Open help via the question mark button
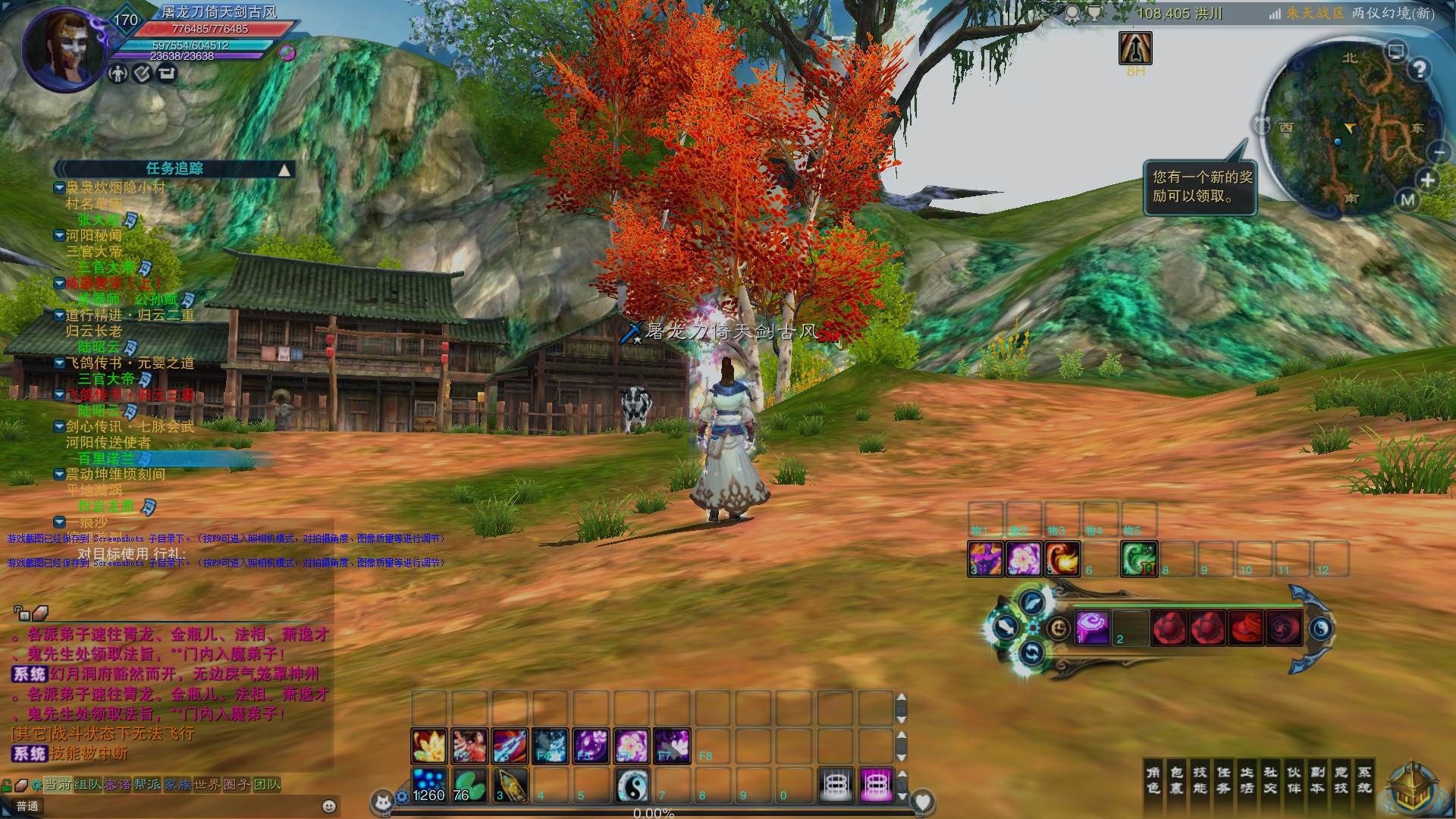Viewport: 1456px width, 819px height. (1420, 70)
